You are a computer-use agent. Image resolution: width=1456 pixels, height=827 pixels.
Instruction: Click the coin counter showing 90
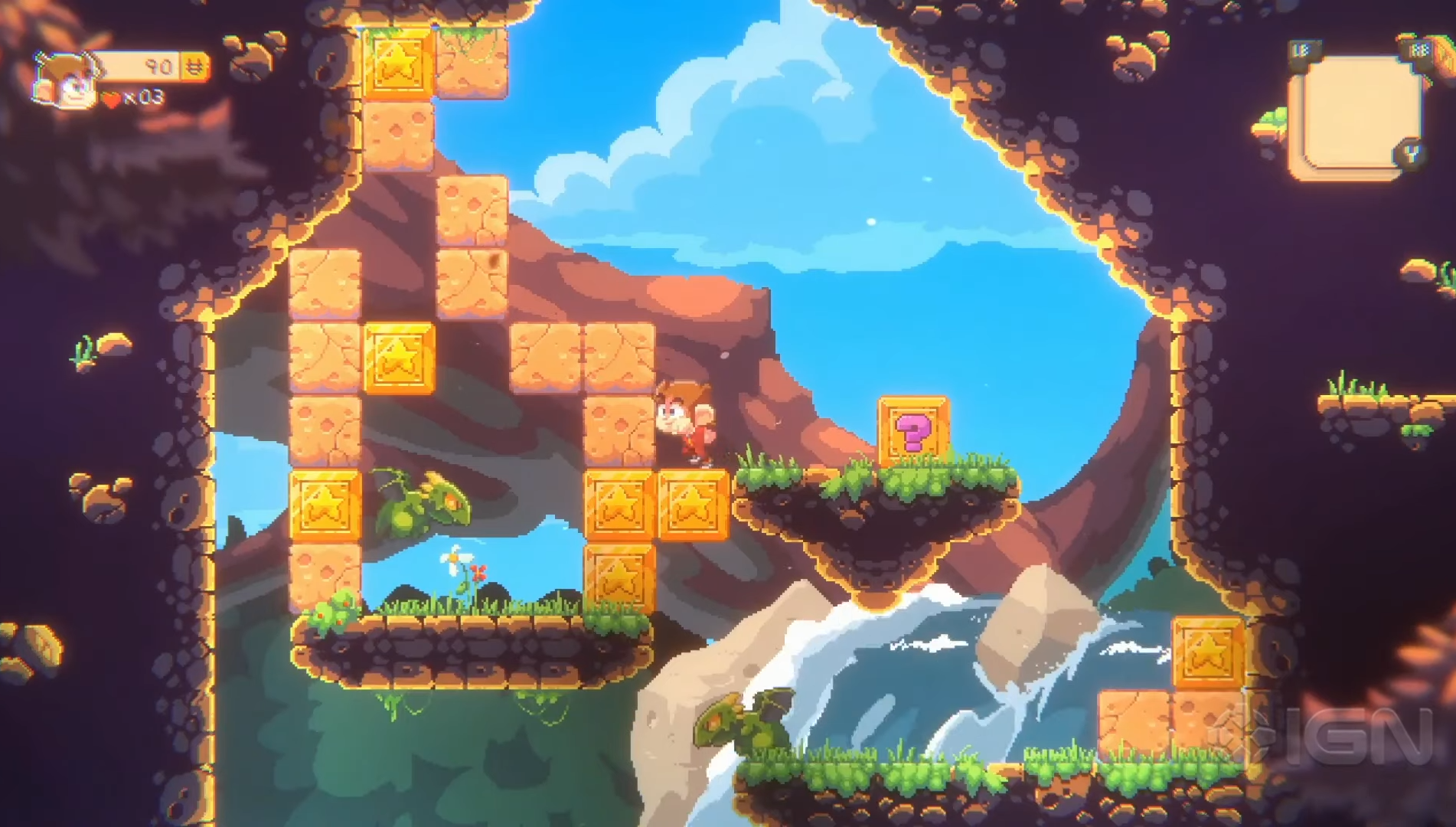tap(156, 67)
